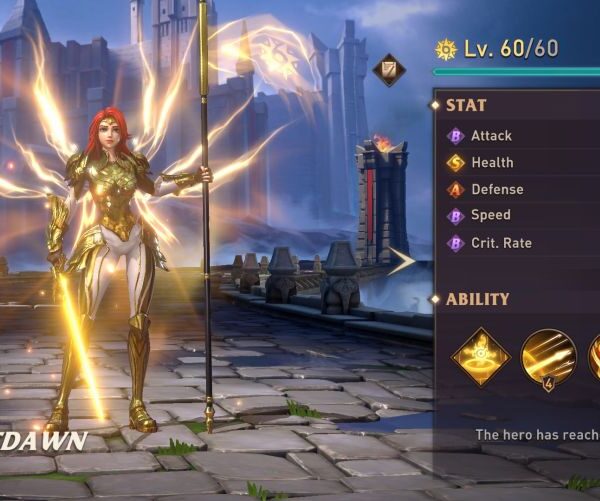View the Health stat row
This screenshot has width=600, height=501.
[491, 163]
